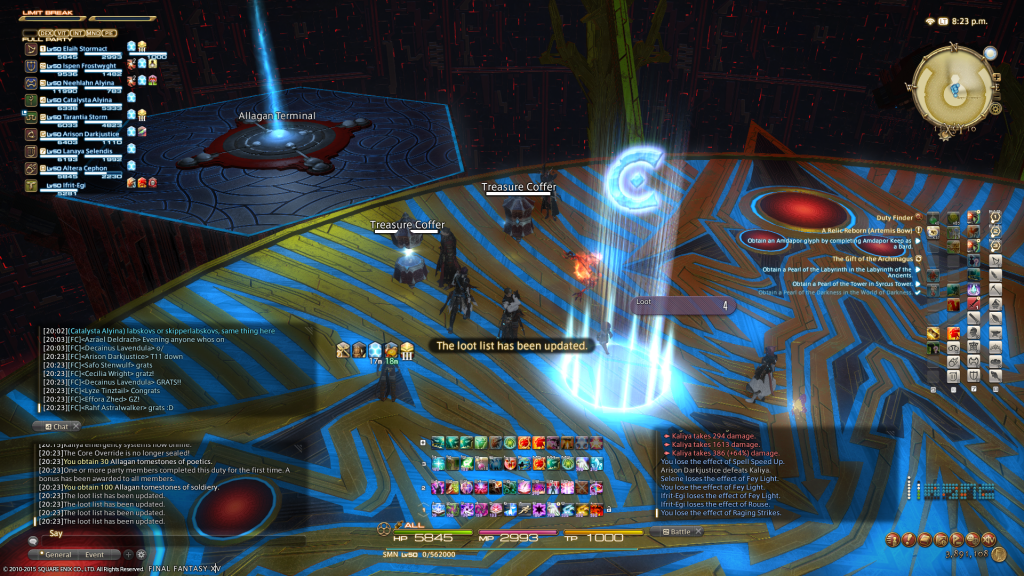Open A Relic Reborn (Artemis Bow) quest
The image size is (1024, 576).
click(x=863, y=230)
